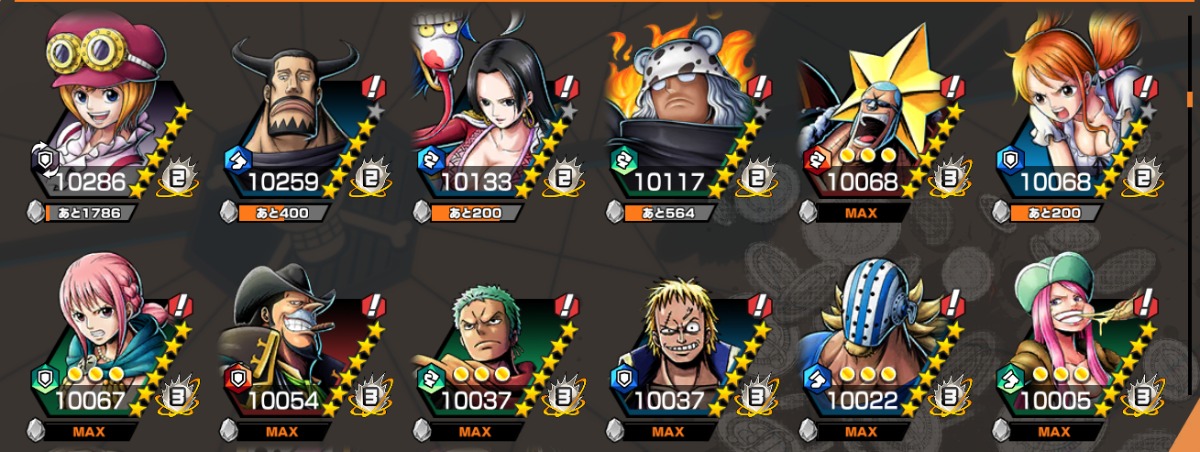The image size is (1200, 452).
Task: Select Boa Hancock with her snake
Action: [x=488, y=110]
